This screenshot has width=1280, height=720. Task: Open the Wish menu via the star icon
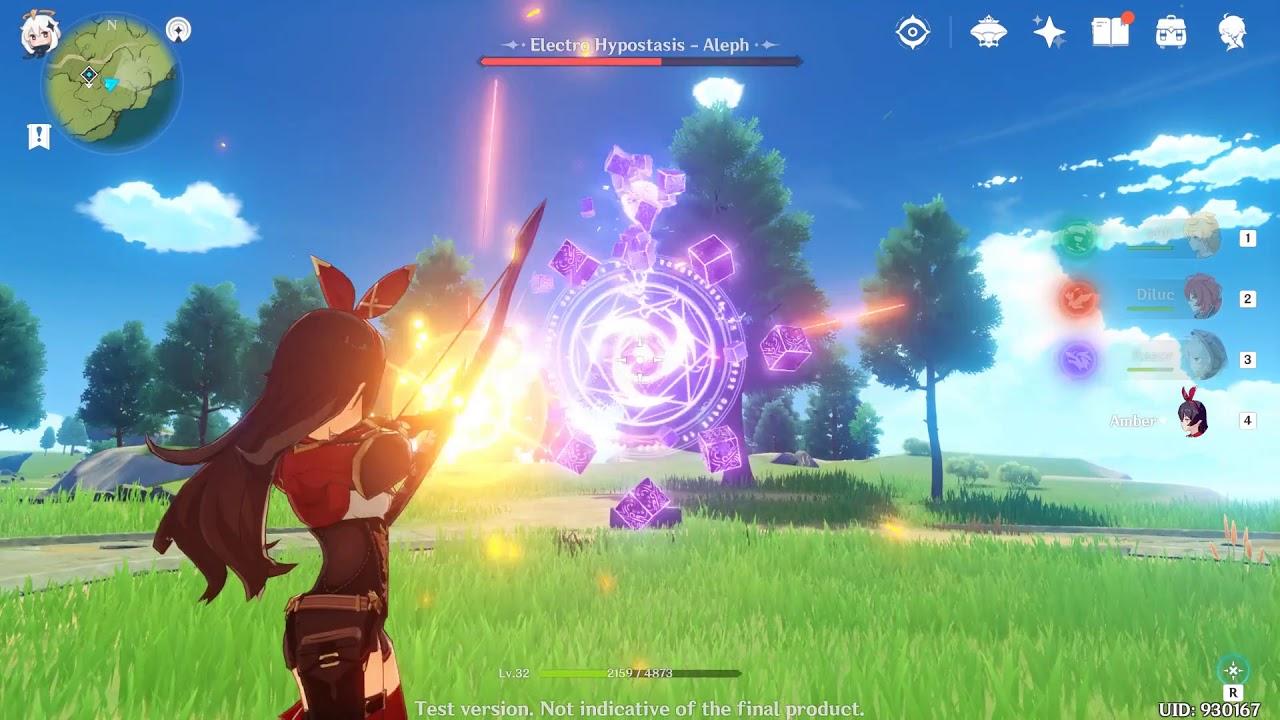[x=1046, y=31]
